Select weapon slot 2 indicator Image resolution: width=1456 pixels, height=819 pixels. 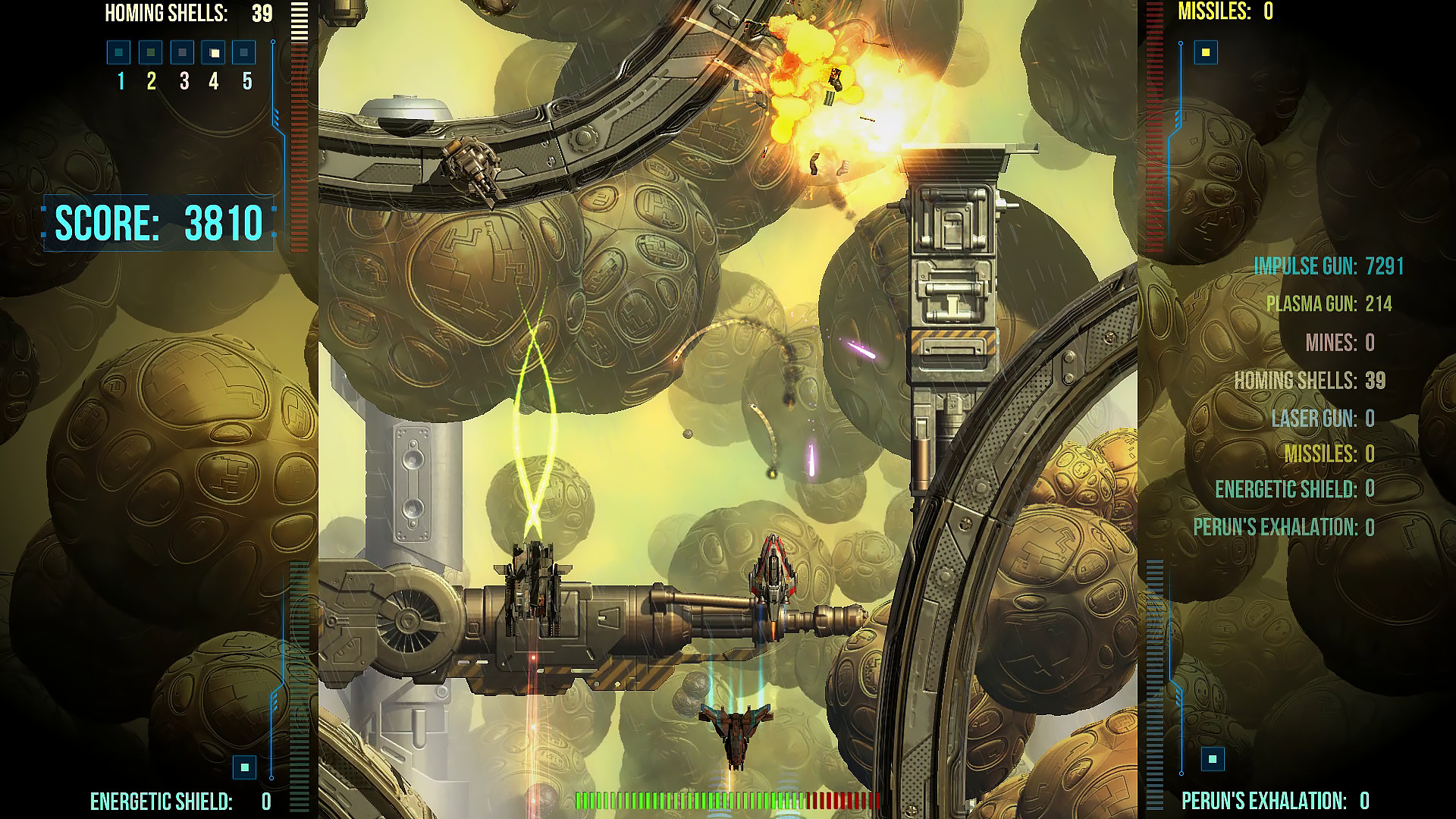[149, 53]
